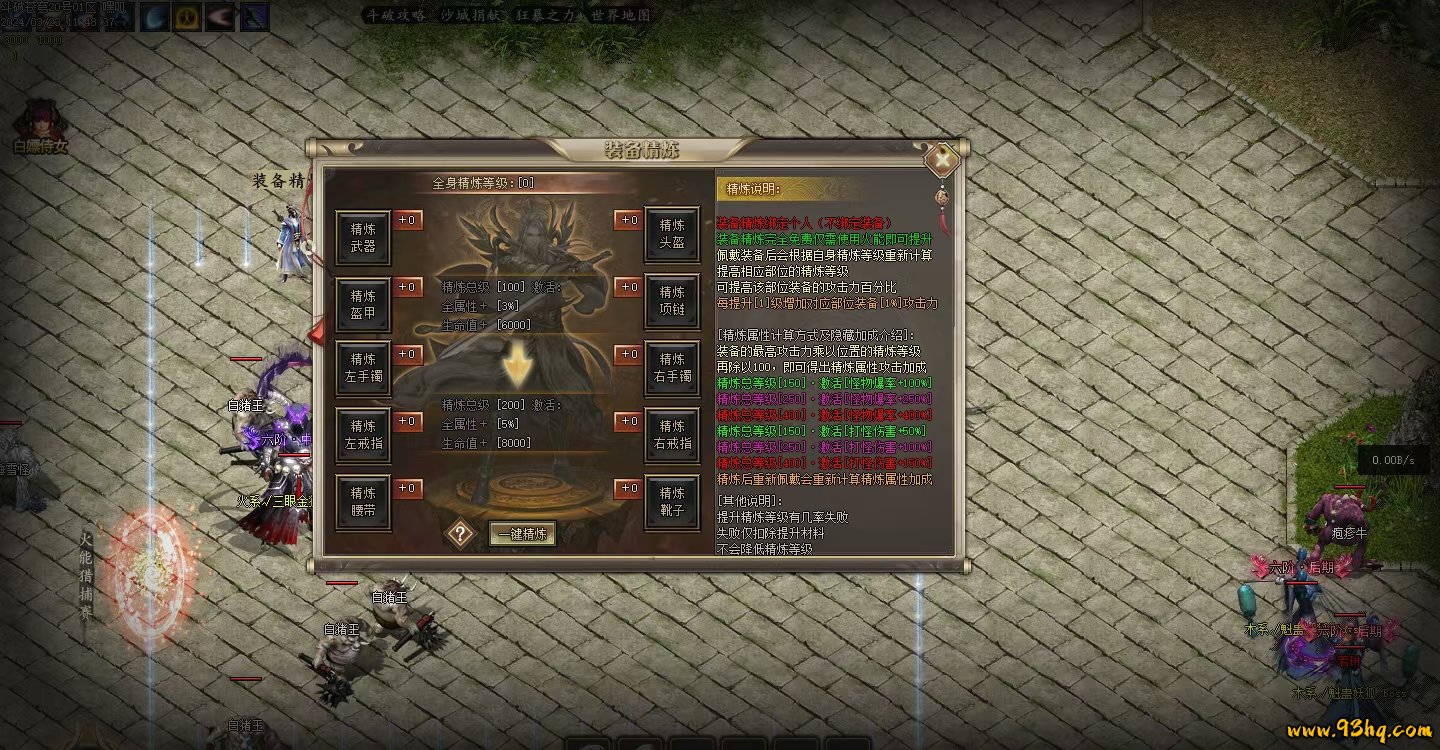The width and height of the screenshot is (1440, 750).
Task: Select the pink arrow skill icon
Action: click(220, 17)
